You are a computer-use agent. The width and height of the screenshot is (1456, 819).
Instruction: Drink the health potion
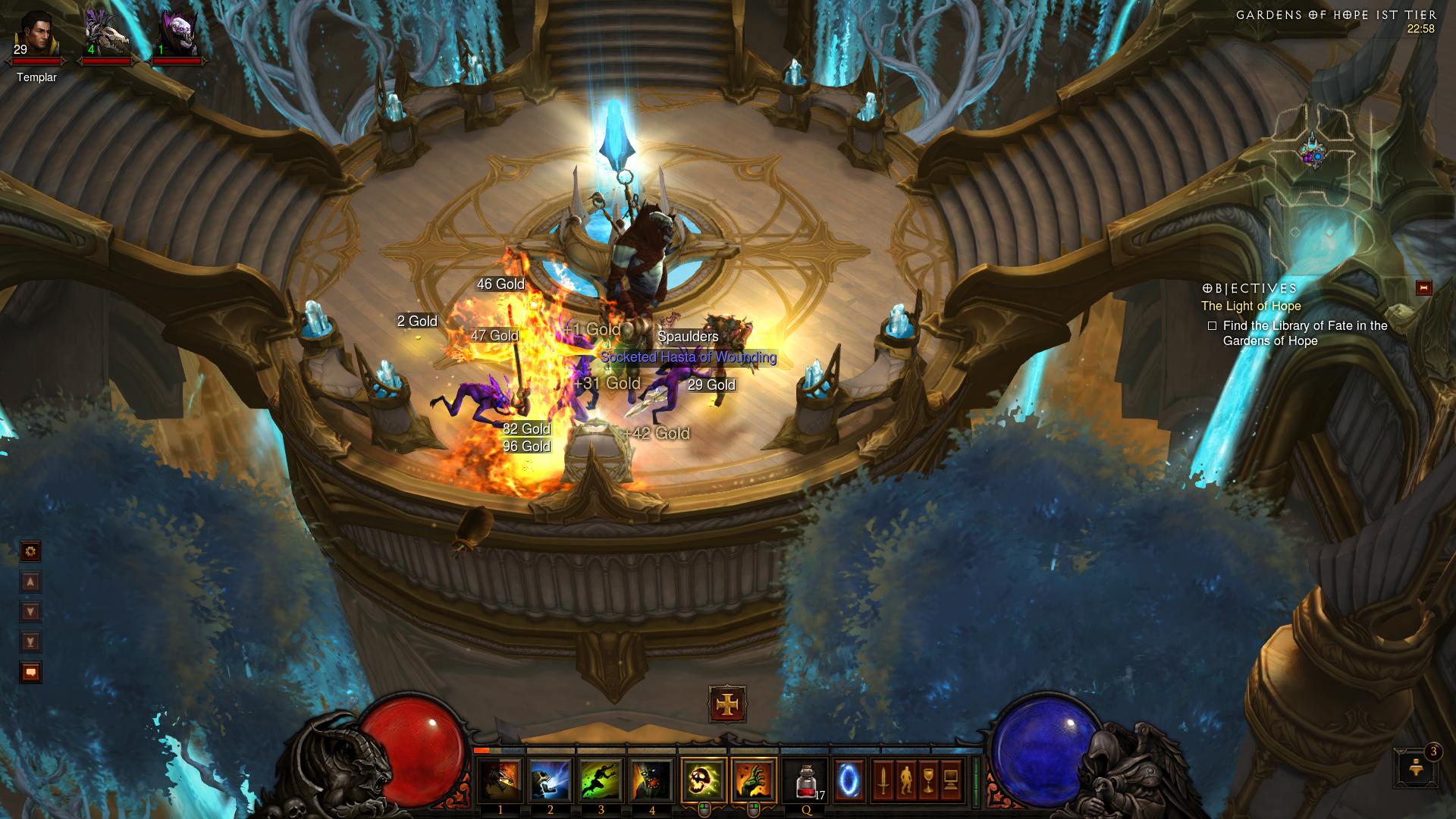[x=805, y=781]
